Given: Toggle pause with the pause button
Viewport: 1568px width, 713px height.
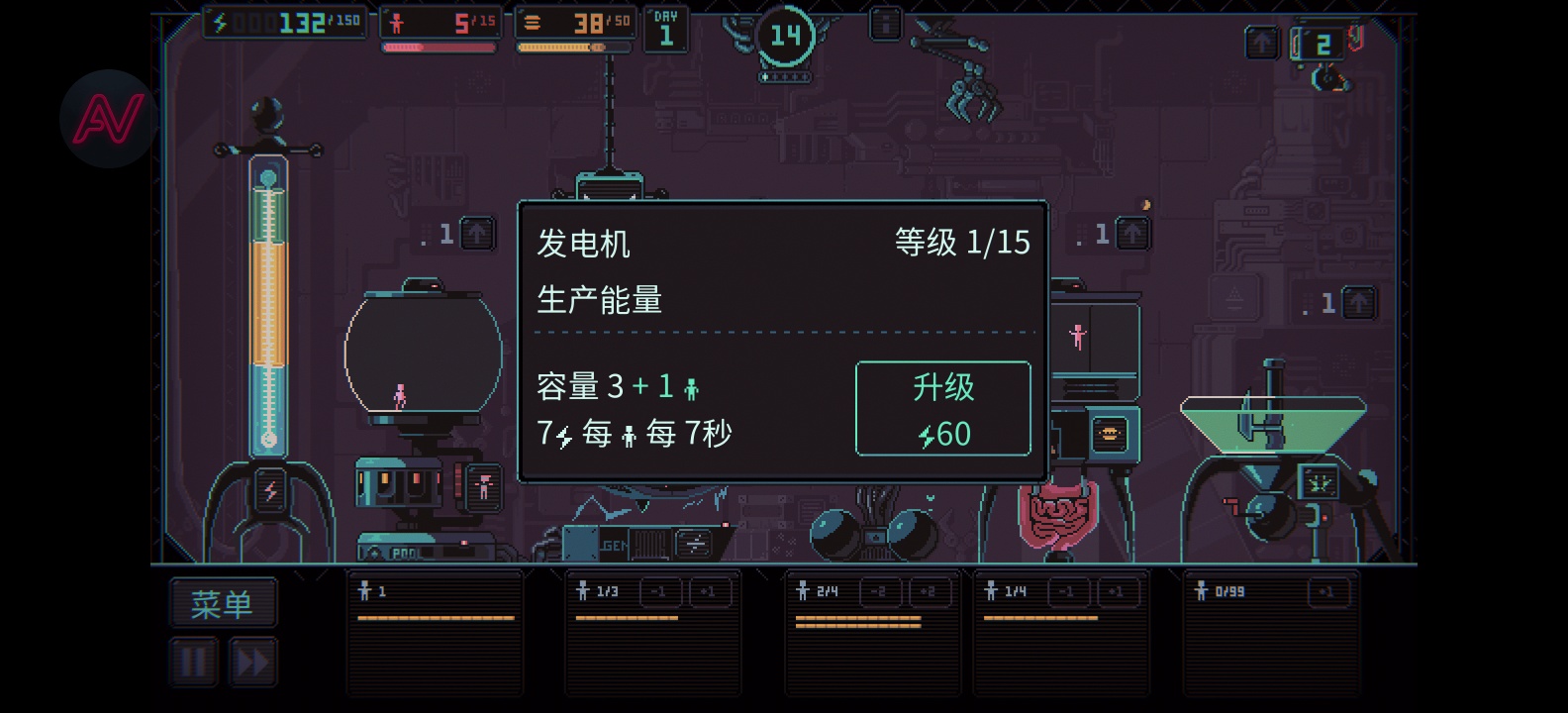Looking at the screenshot, I should [x=194, y=662].
